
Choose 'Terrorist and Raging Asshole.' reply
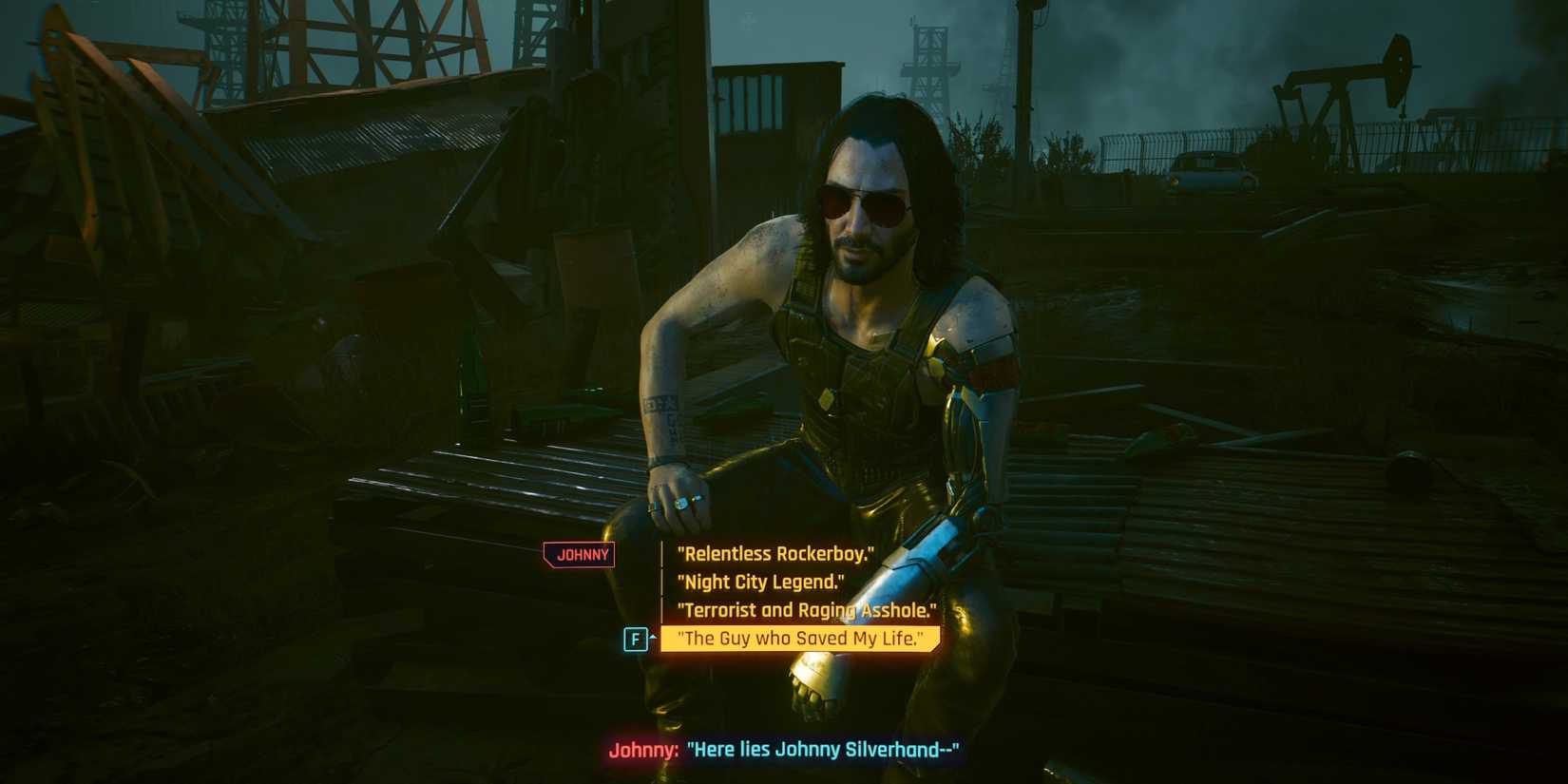coord(808,610)
